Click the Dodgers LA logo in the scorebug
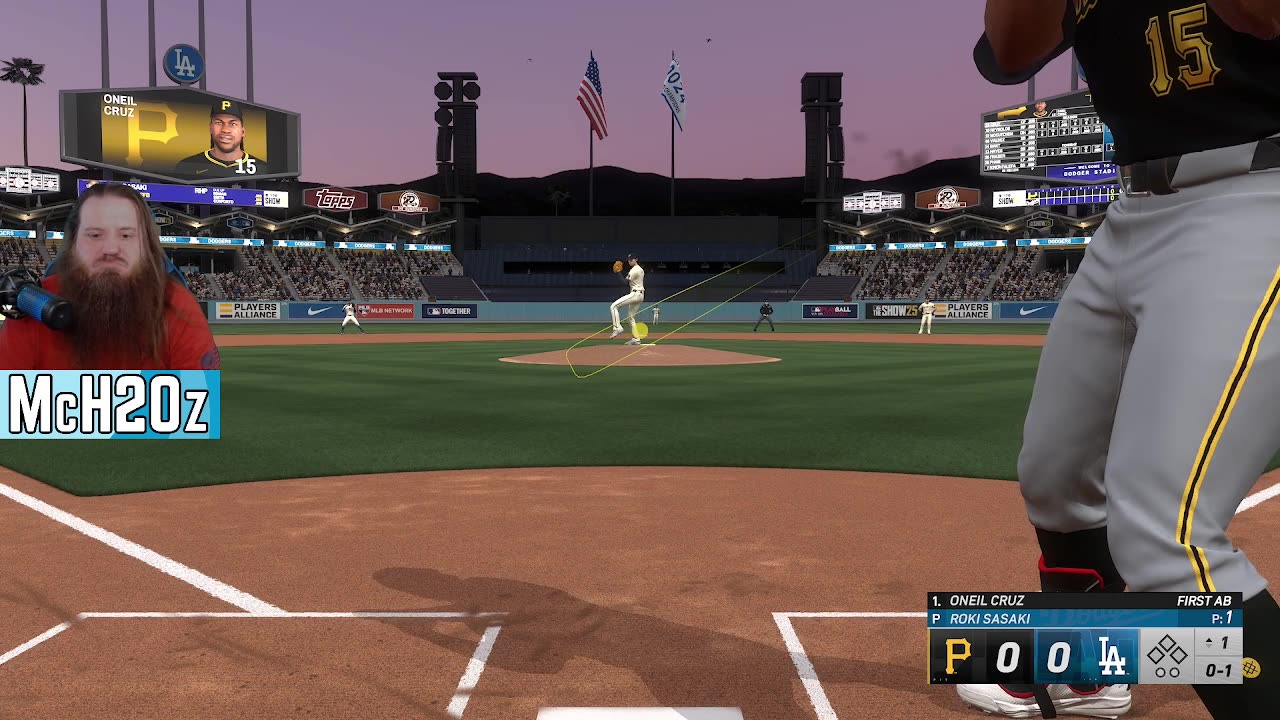 click(x=1112, y=657)
